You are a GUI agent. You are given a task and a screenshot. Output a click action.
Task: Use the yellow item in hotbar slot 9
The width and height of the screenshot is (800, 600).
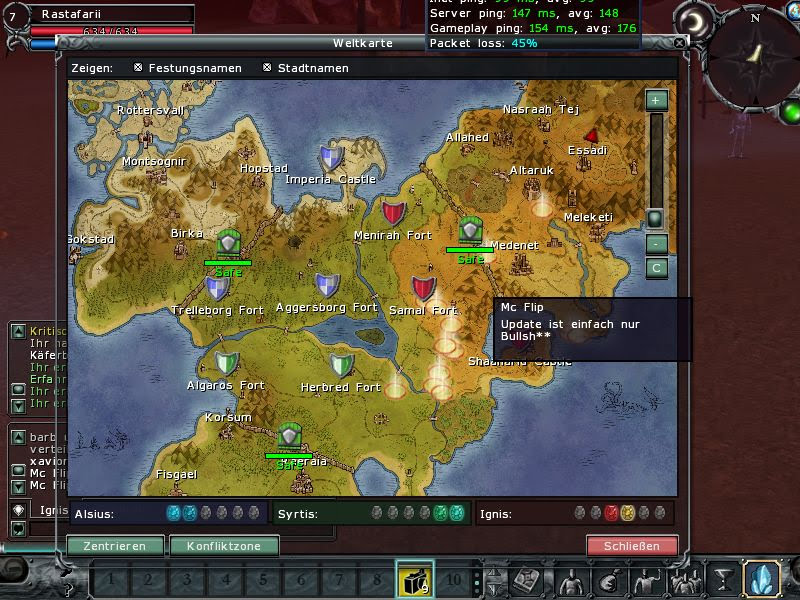point(415,579)
